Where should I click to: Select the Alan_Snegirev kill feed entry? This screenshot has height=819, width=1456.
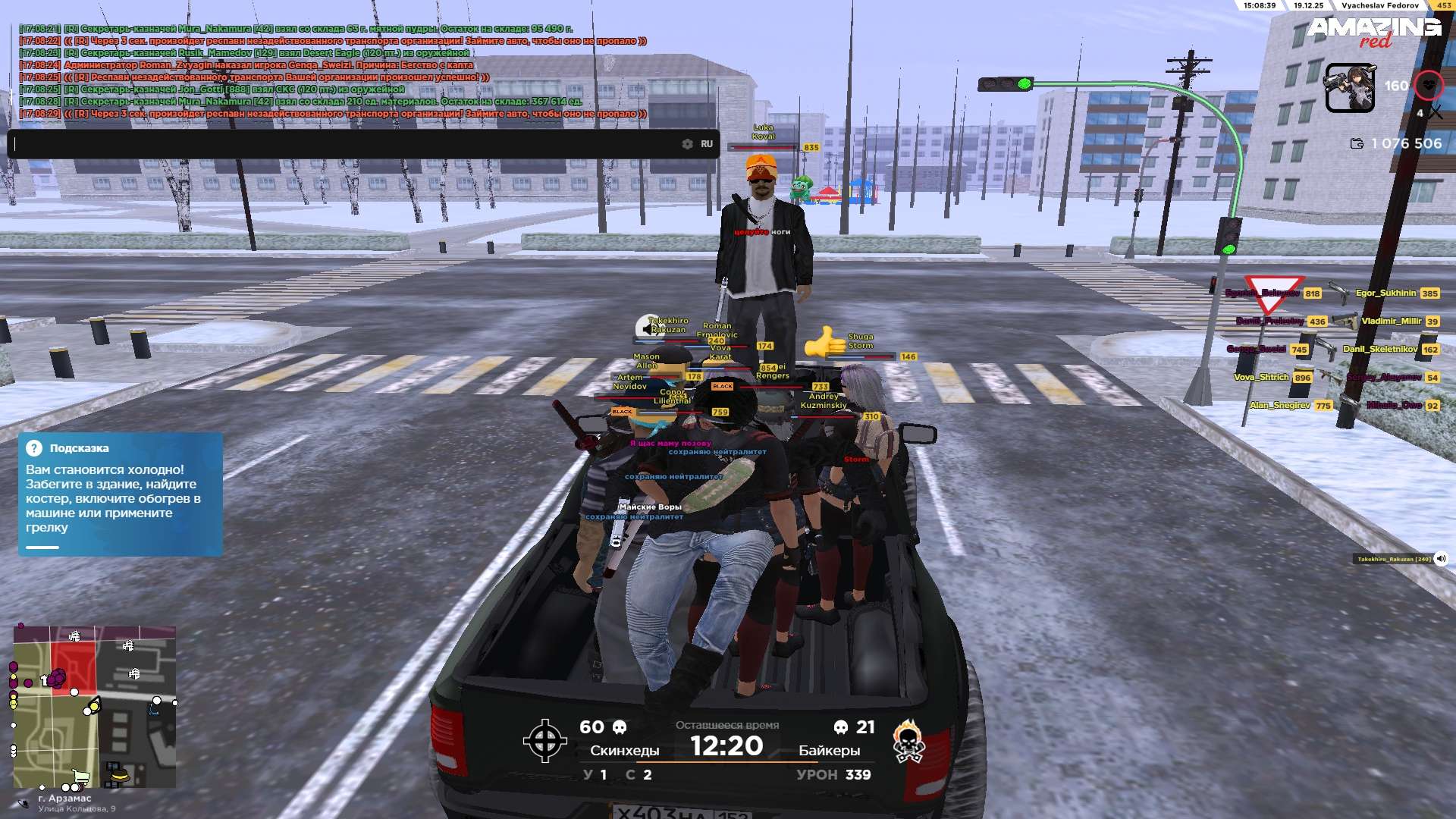[x=1280, y=405]
